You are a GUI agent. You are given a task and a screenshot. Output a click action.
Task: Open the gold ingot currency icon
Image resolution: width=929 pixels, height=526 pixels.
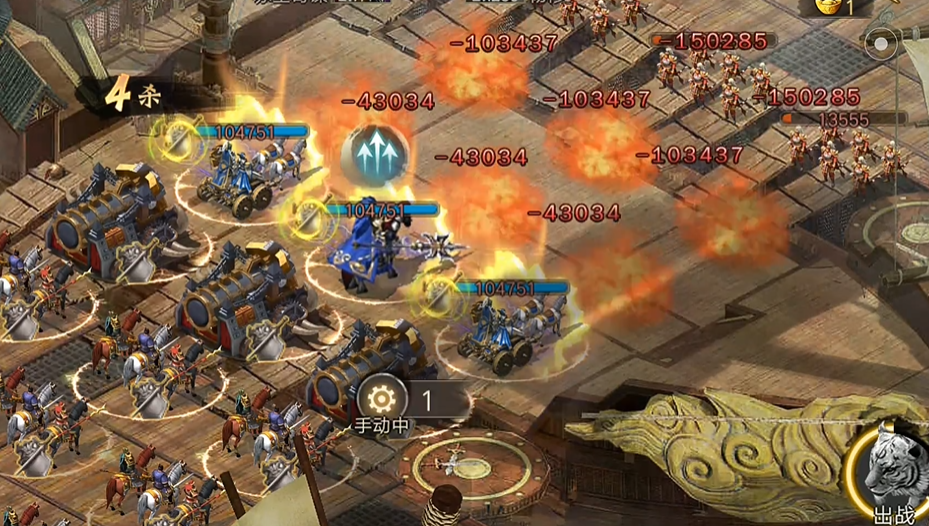[825, 7]
